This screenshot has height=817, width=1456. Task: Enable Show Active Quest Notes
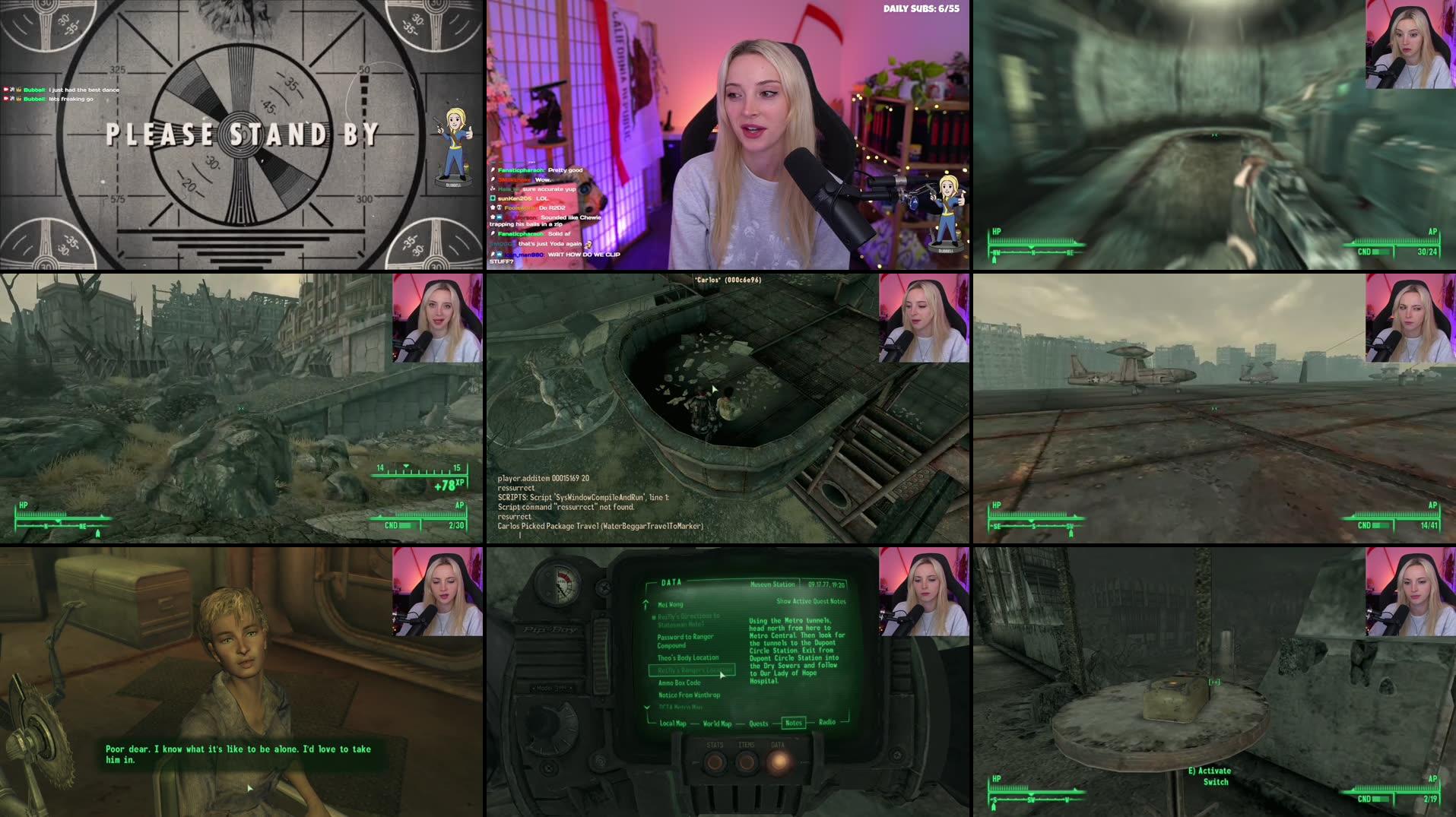[x=810, y=601]
